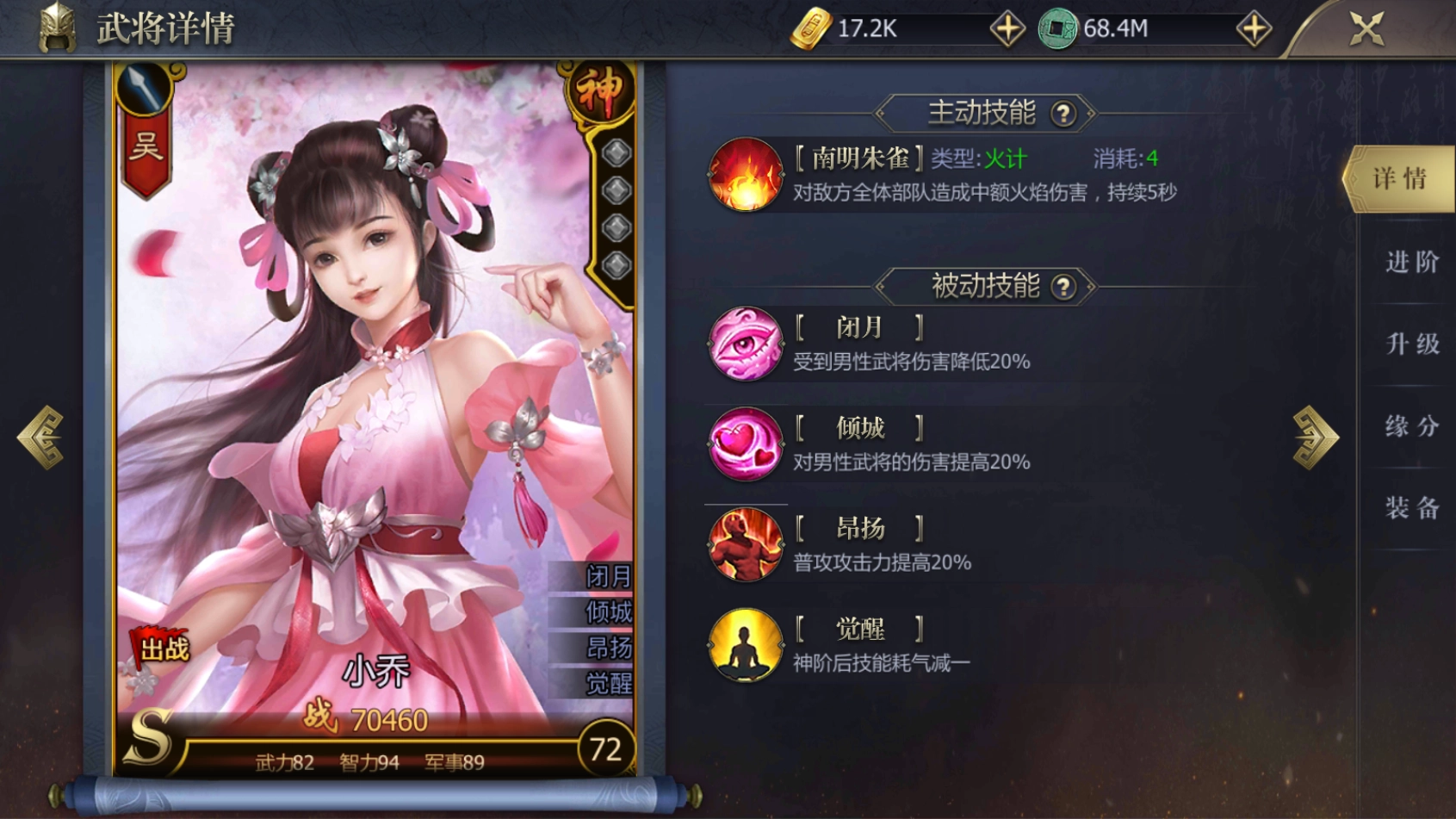This screenshot has height=819, width=1456.
Task: Go to previous hero with left arrow
Action: tap(40, 435)
